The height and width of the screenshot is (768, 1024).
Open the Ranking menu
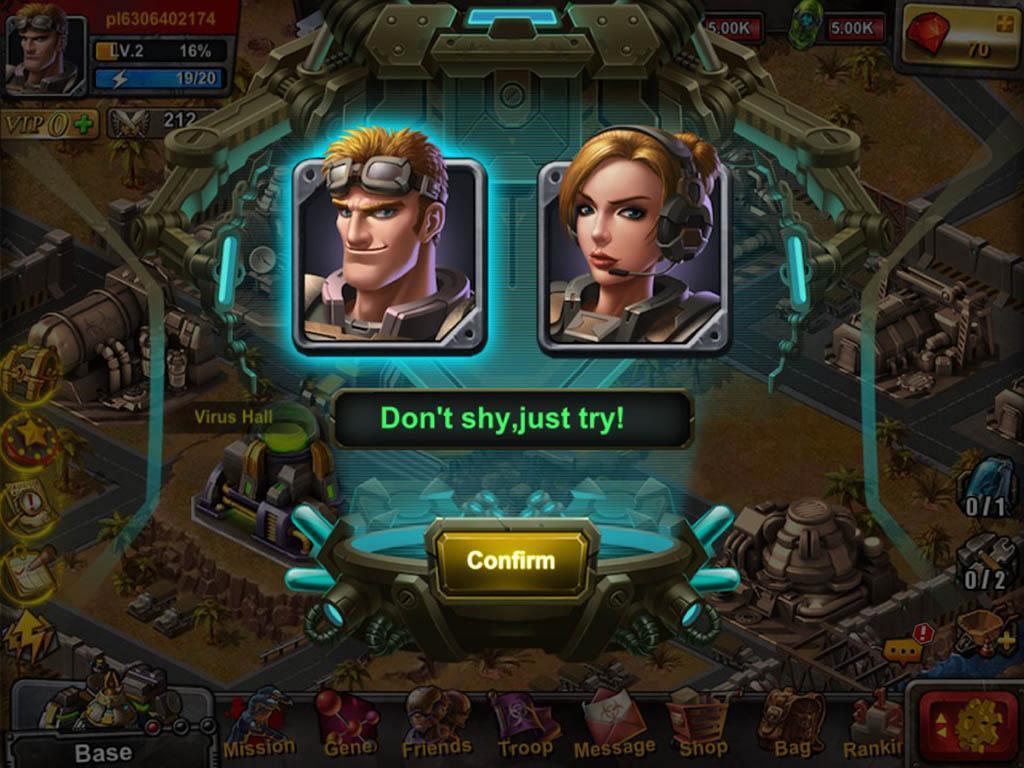[875, 723]
